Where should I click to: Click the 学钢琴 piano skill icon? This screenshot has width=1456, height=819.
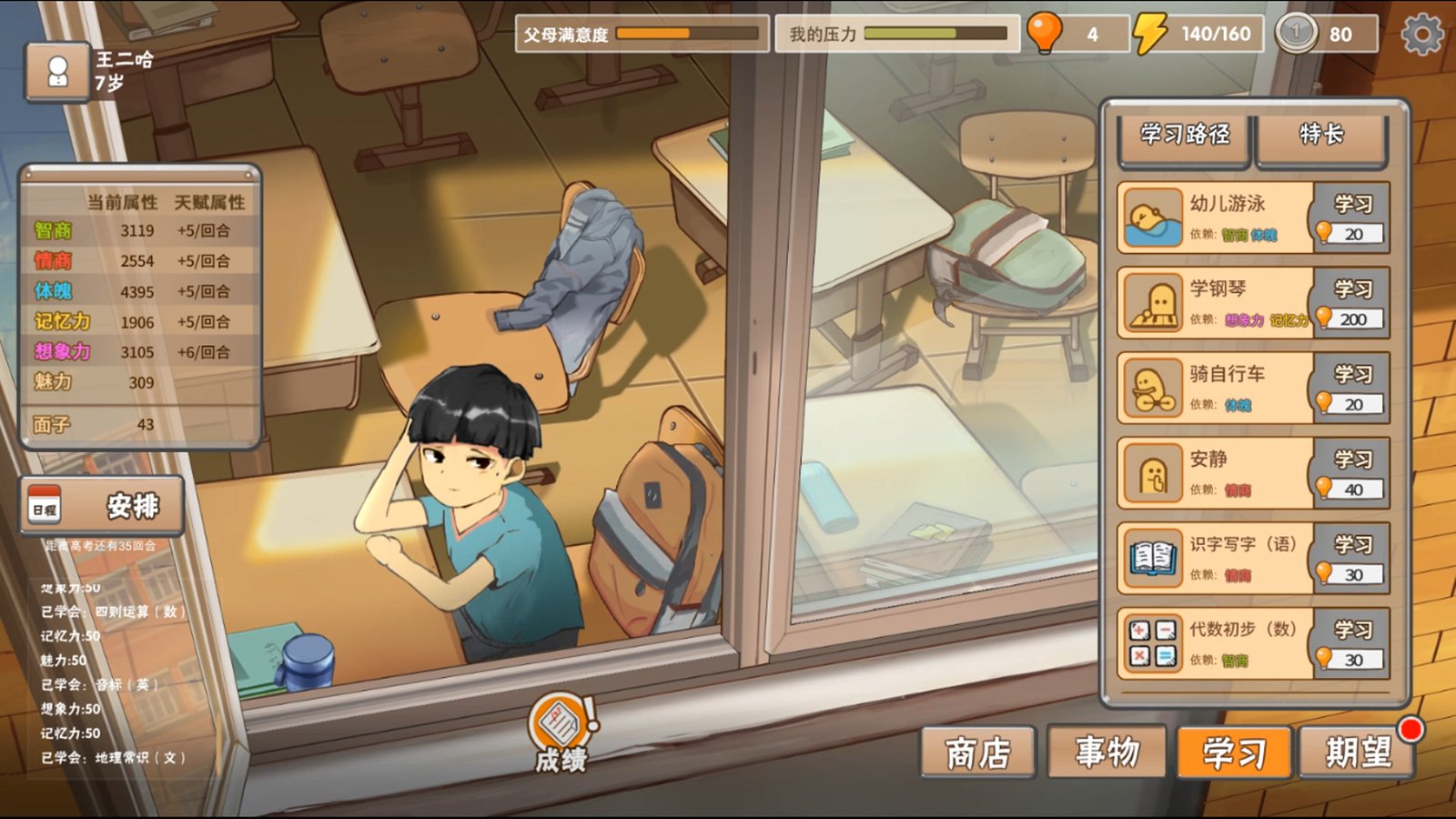(x=1150, y=302)
